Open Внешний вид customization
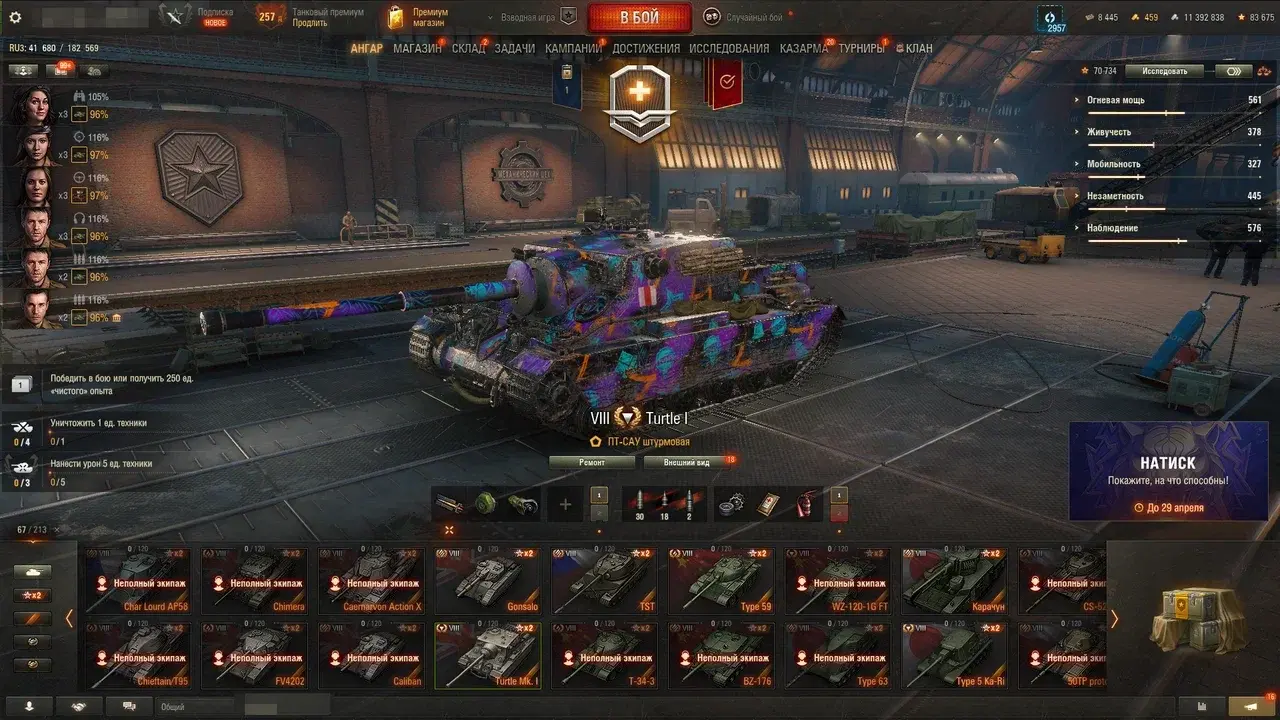The width and height of the screenshot is (1280, 720). (689, 463)
